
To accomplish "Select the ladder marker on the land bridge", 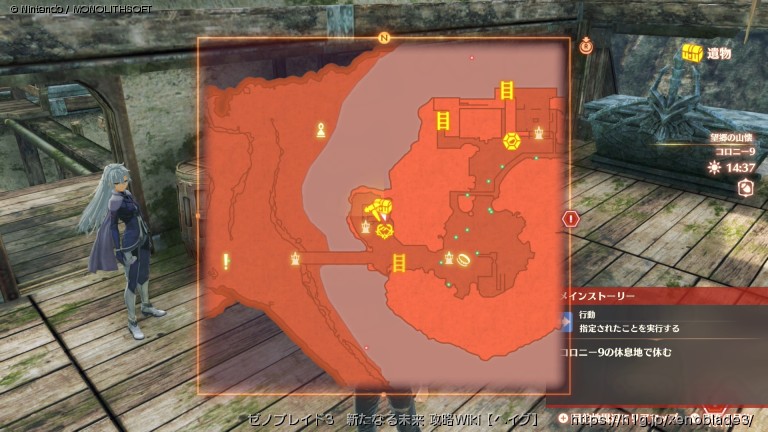I will [398, 262].
